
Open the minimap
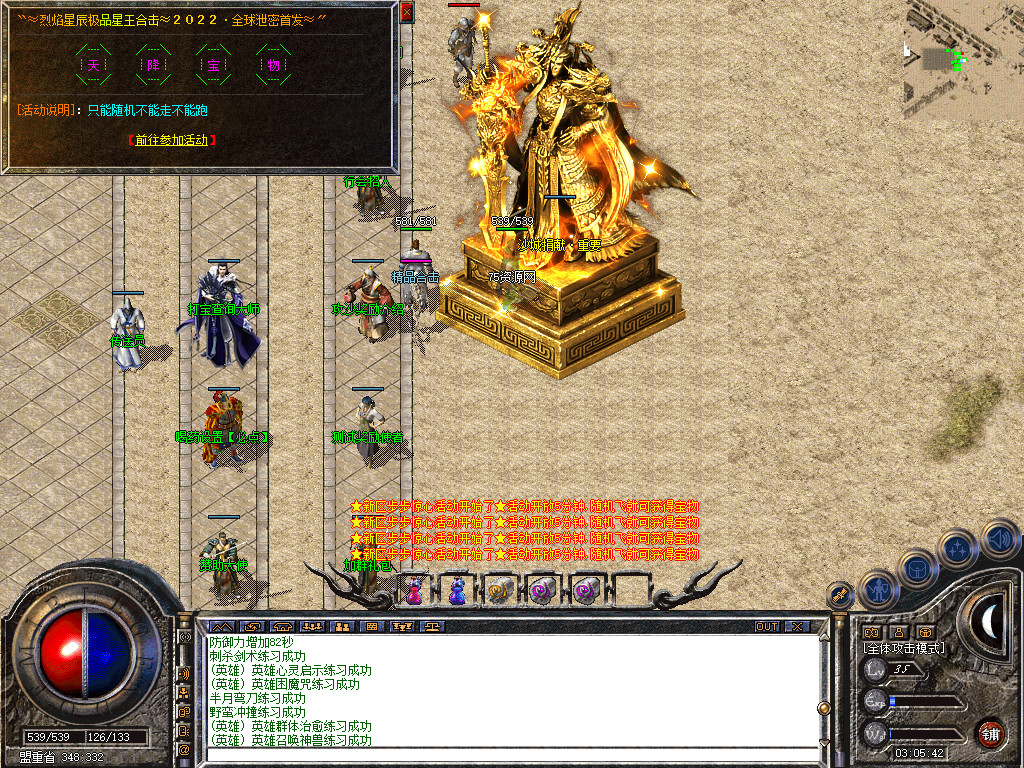tap(964, 60)
